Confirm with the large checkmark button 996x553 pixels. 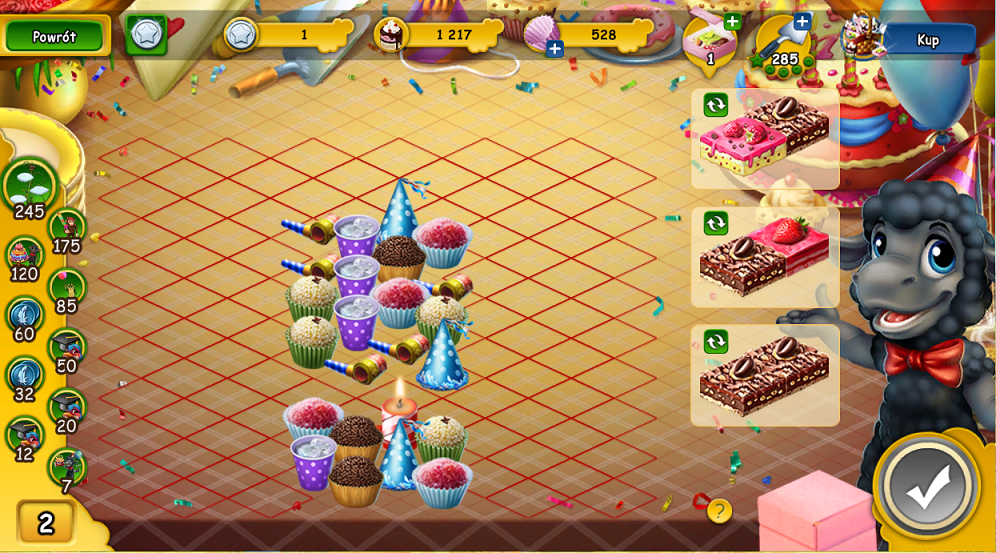(927, 487)
